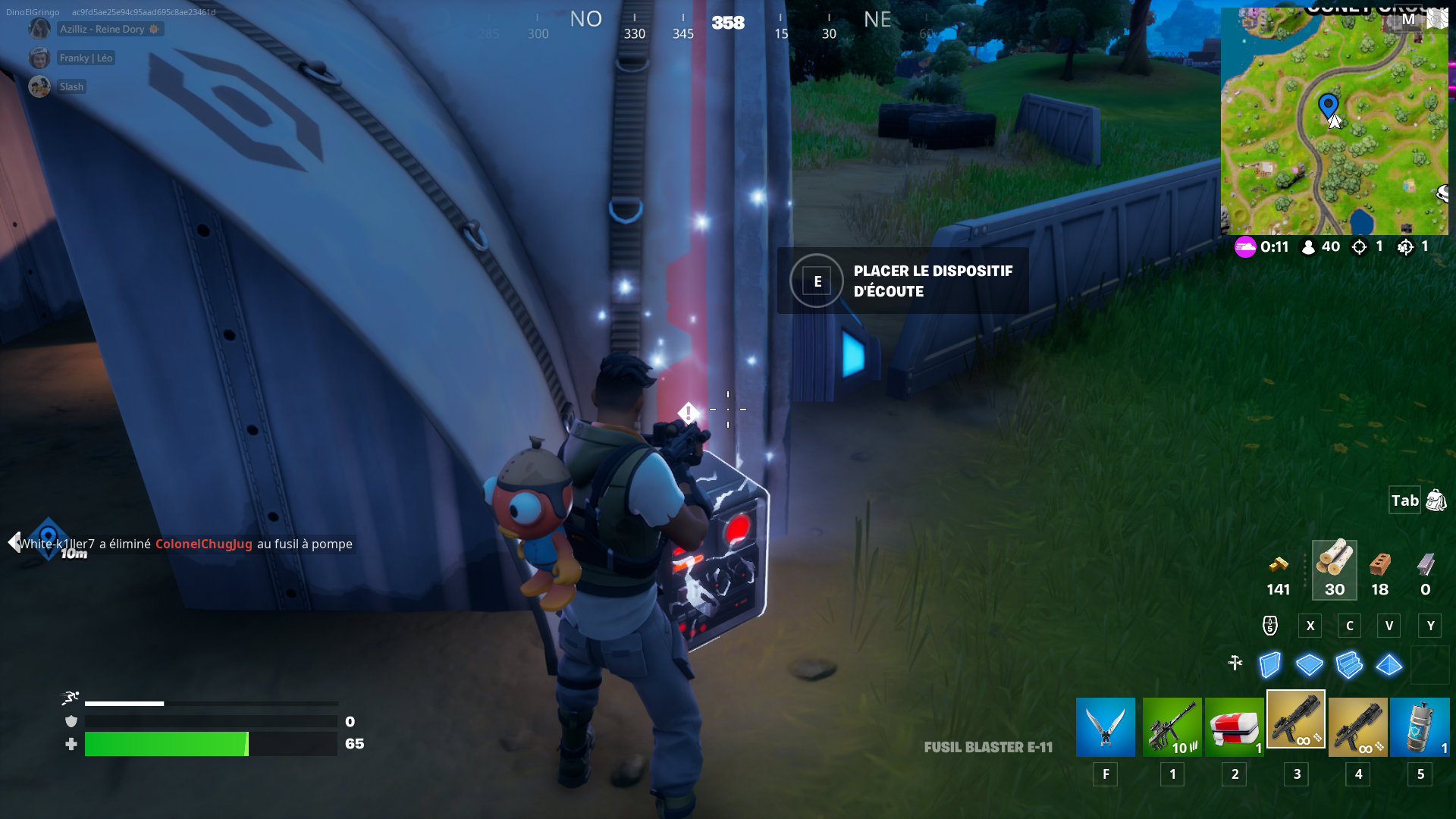Click the green health bar

167,744
